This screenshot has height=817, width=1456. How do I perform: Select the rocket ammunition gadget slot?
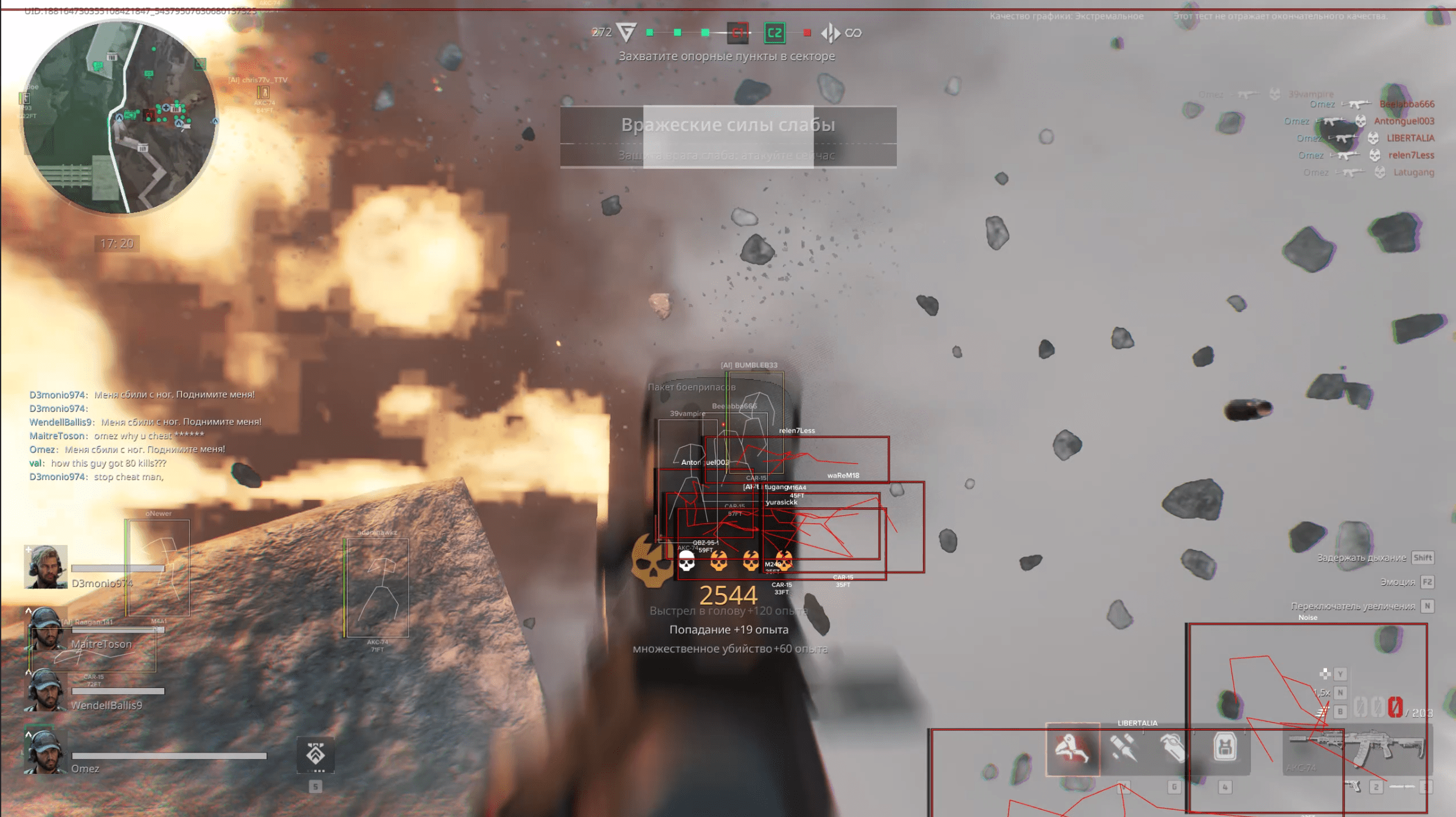(1123, 748)
